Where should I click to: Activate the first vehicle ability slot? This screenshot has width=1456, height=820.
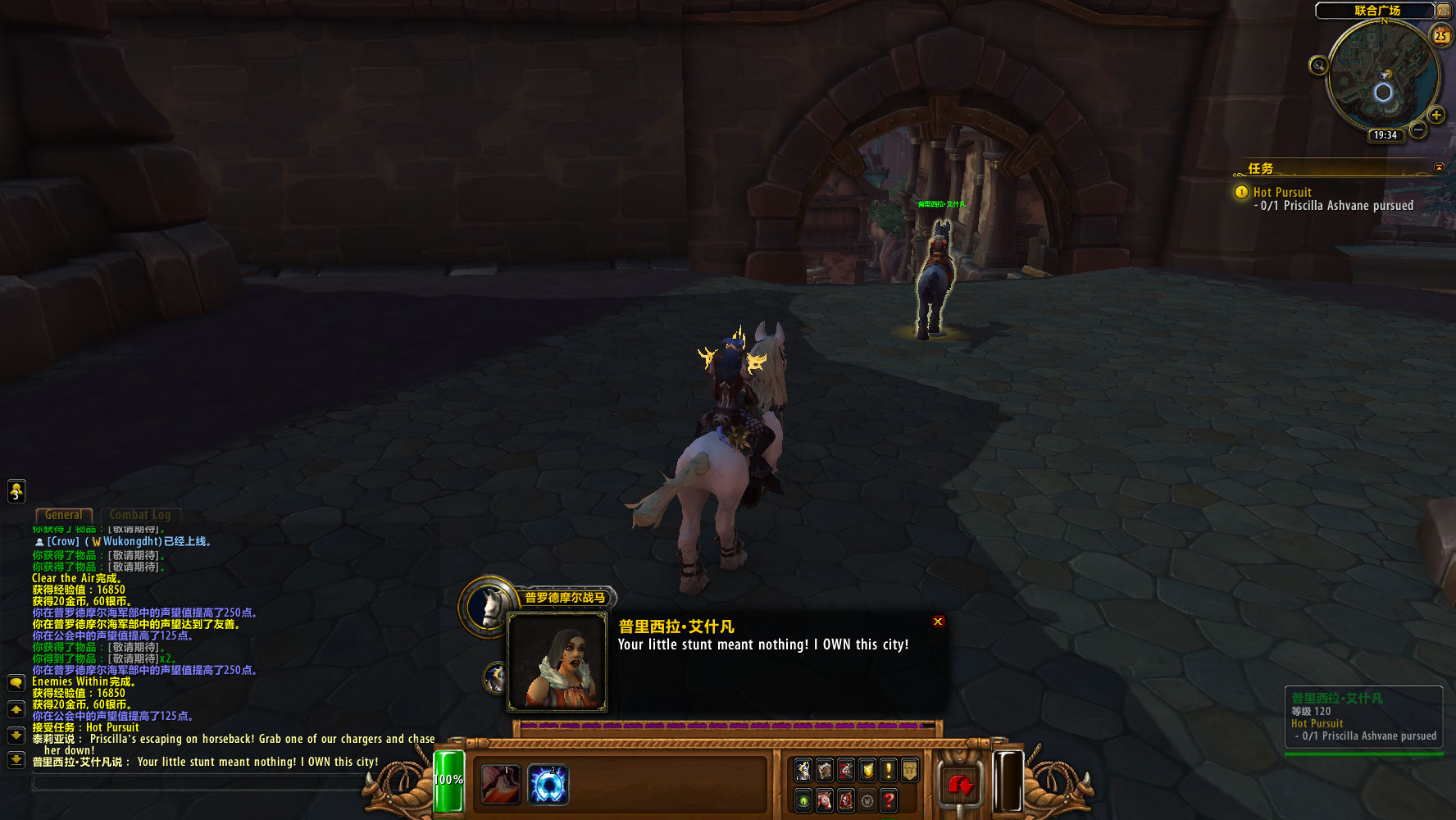click(x=499, y=785)
